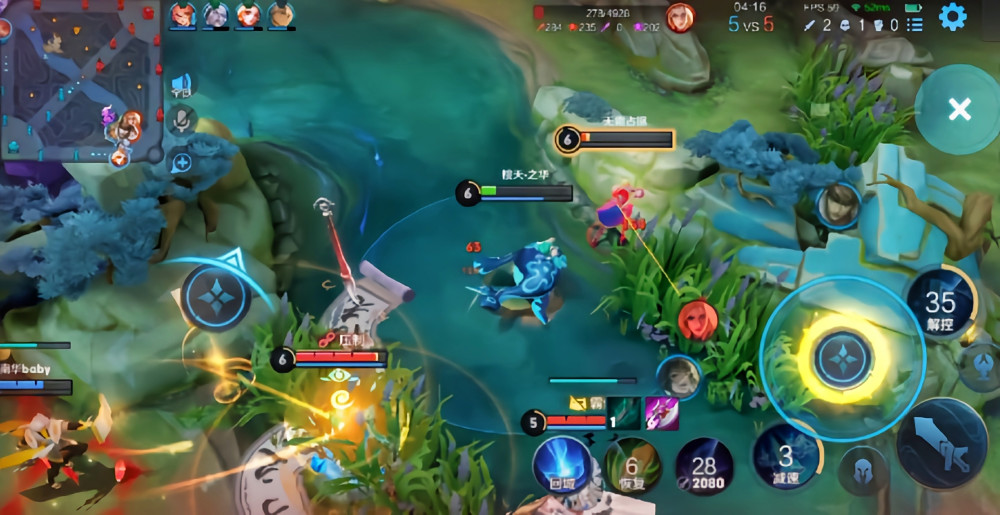Select the brown-haired hero portrait near the X button

838,206
